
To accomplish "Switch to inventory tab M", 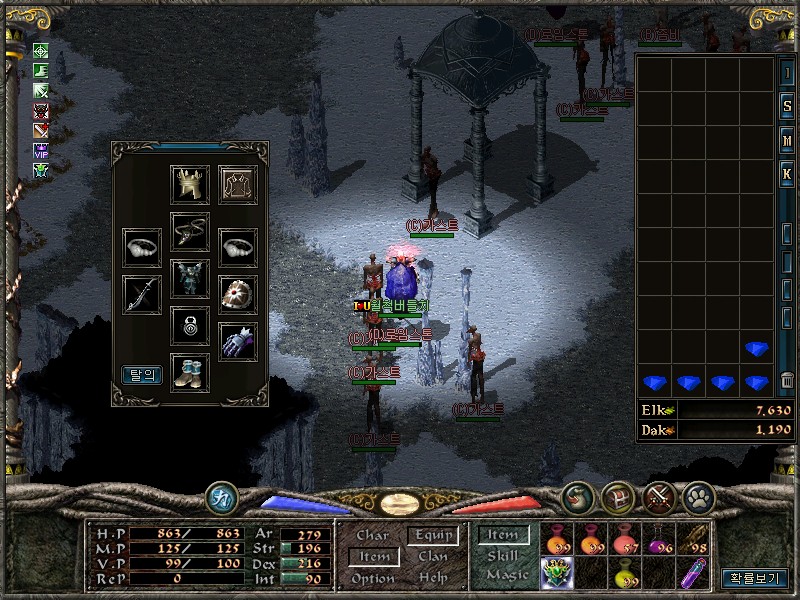I will click(x=787, y=141).
